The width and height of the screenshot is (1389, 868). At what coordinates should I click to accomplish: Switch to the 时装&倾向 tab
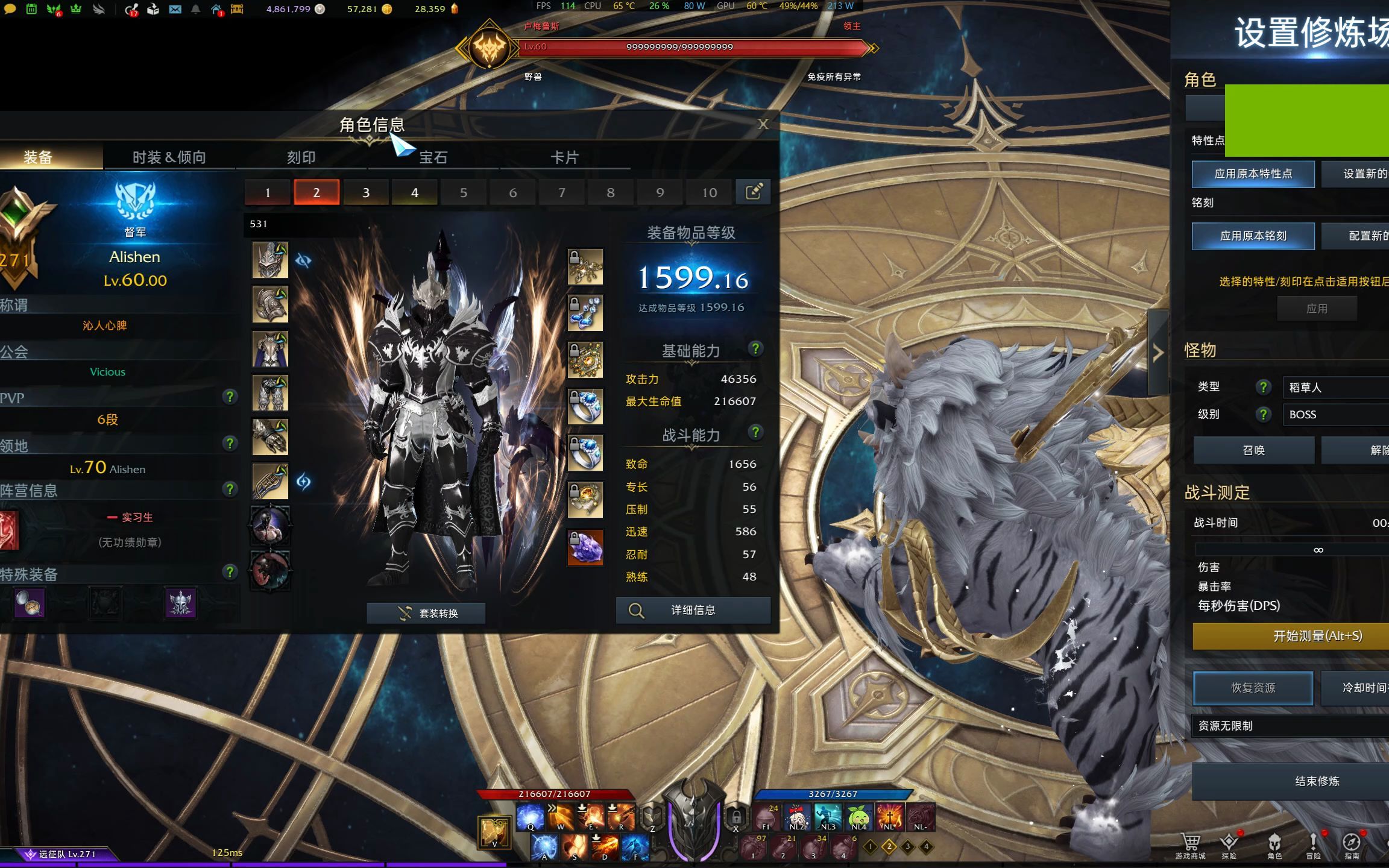(x=169, y=157)
